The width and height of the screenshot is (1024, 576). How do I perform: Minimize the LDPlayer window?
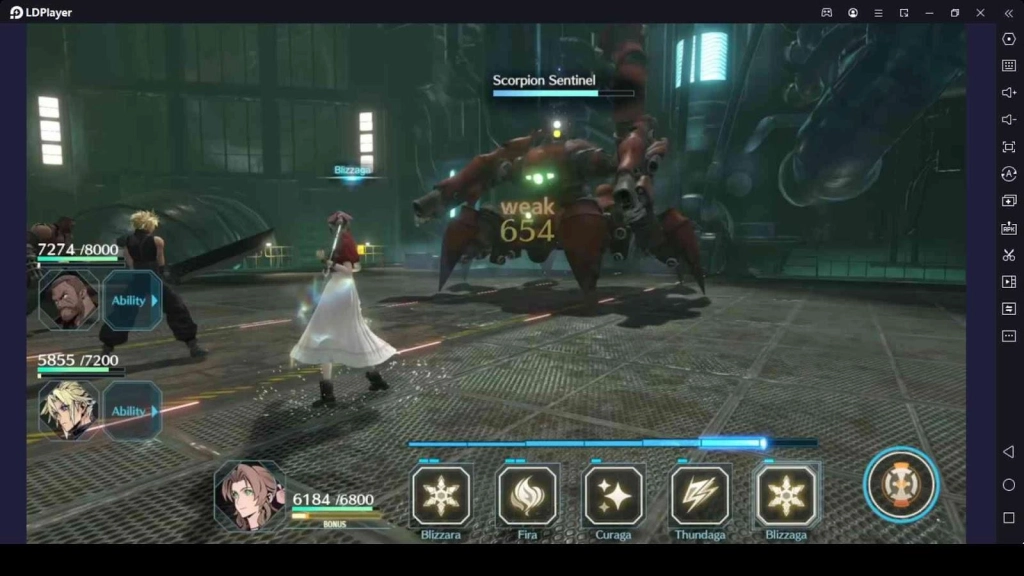click(929, 13)
